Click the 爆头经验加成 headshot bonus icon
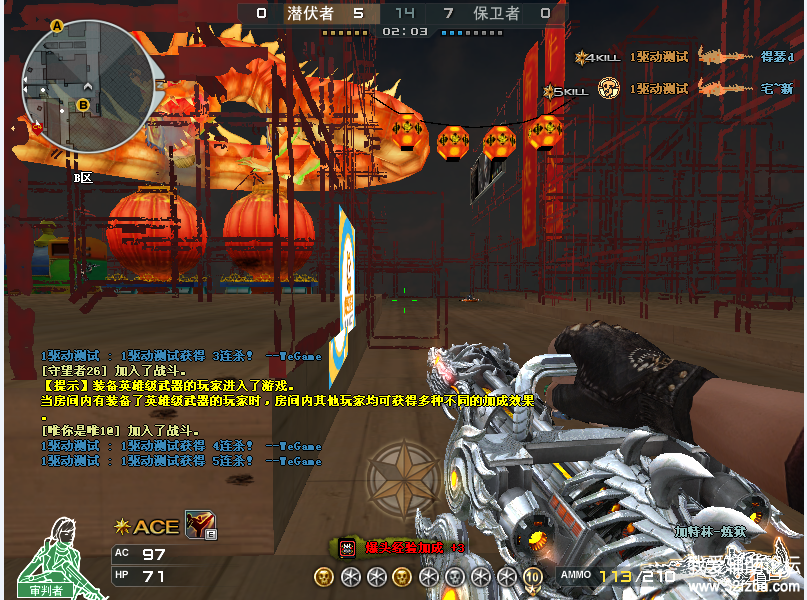The height and width of the screenshot is (600, 807). pos(347,547)
